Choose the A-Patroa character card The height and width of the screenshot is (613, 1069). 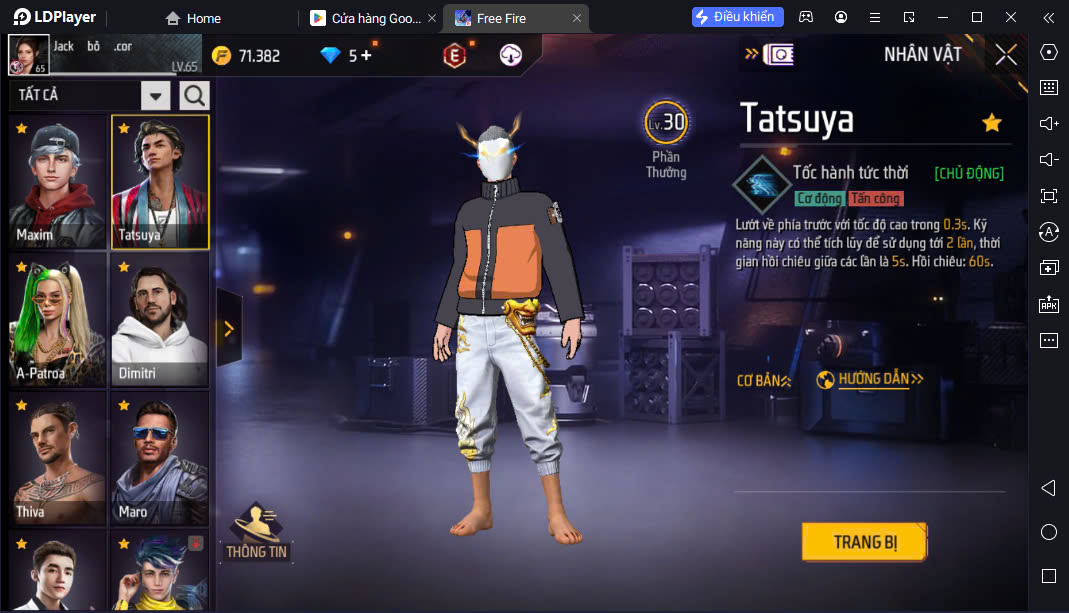tap(58, 320)
